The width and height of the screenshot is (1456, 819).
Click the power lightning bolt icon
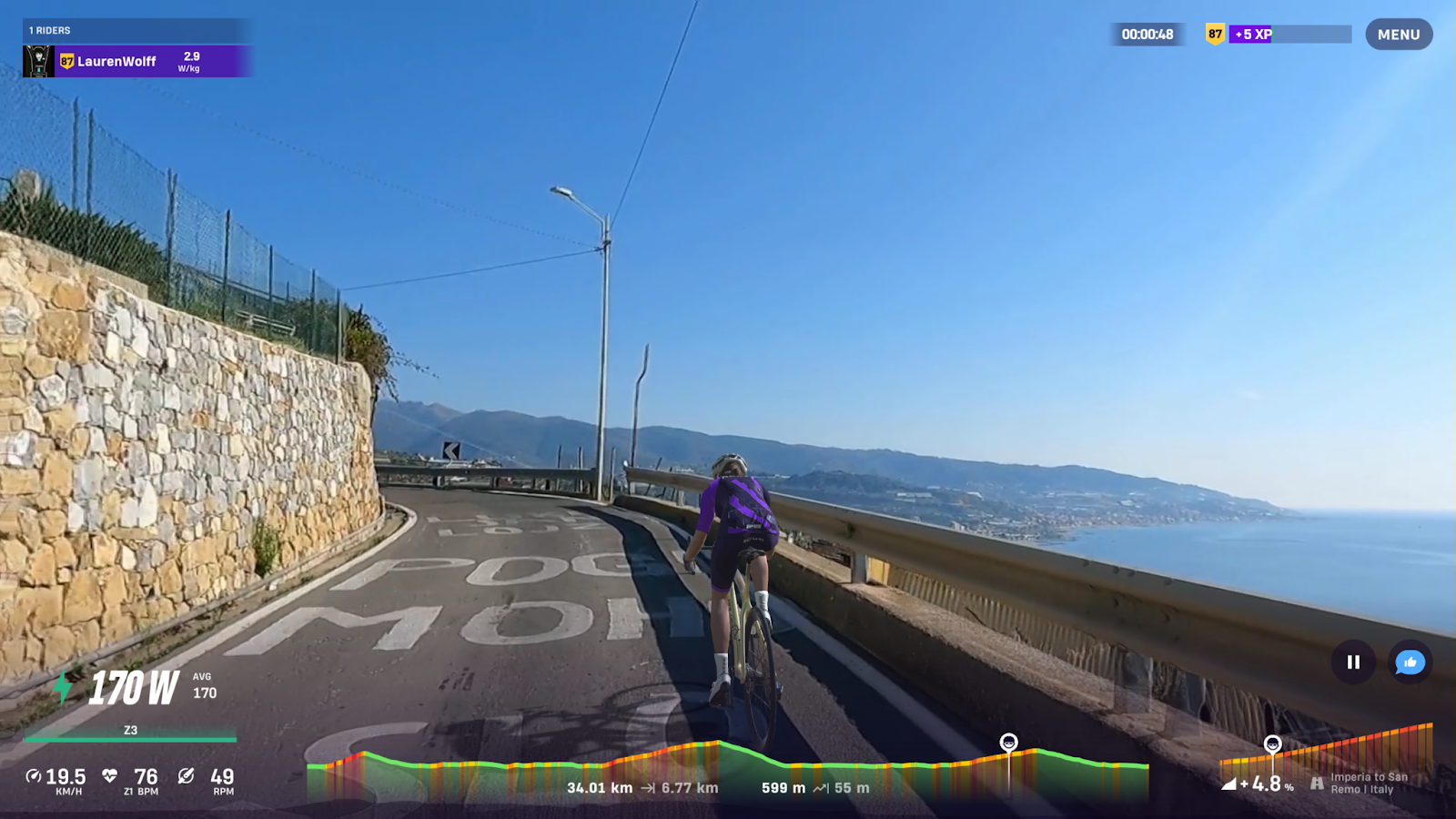[61, 689]
